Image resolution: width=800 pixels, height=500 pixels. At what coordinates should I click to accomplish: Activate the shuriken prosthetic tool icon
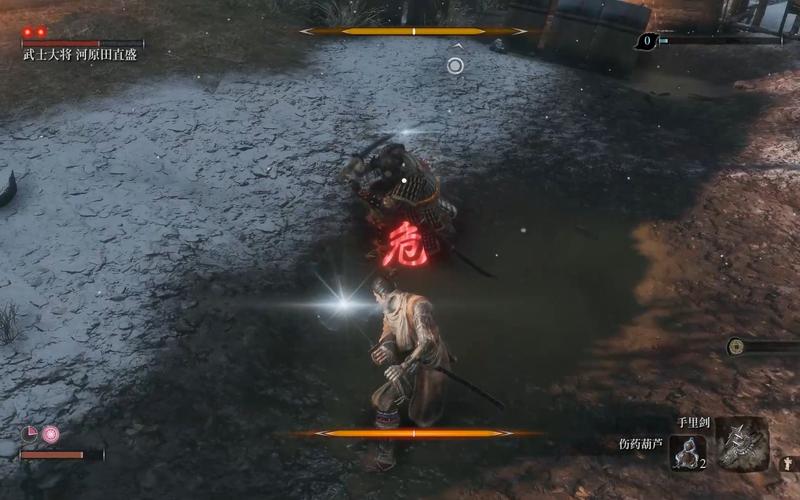coord(741,443)
